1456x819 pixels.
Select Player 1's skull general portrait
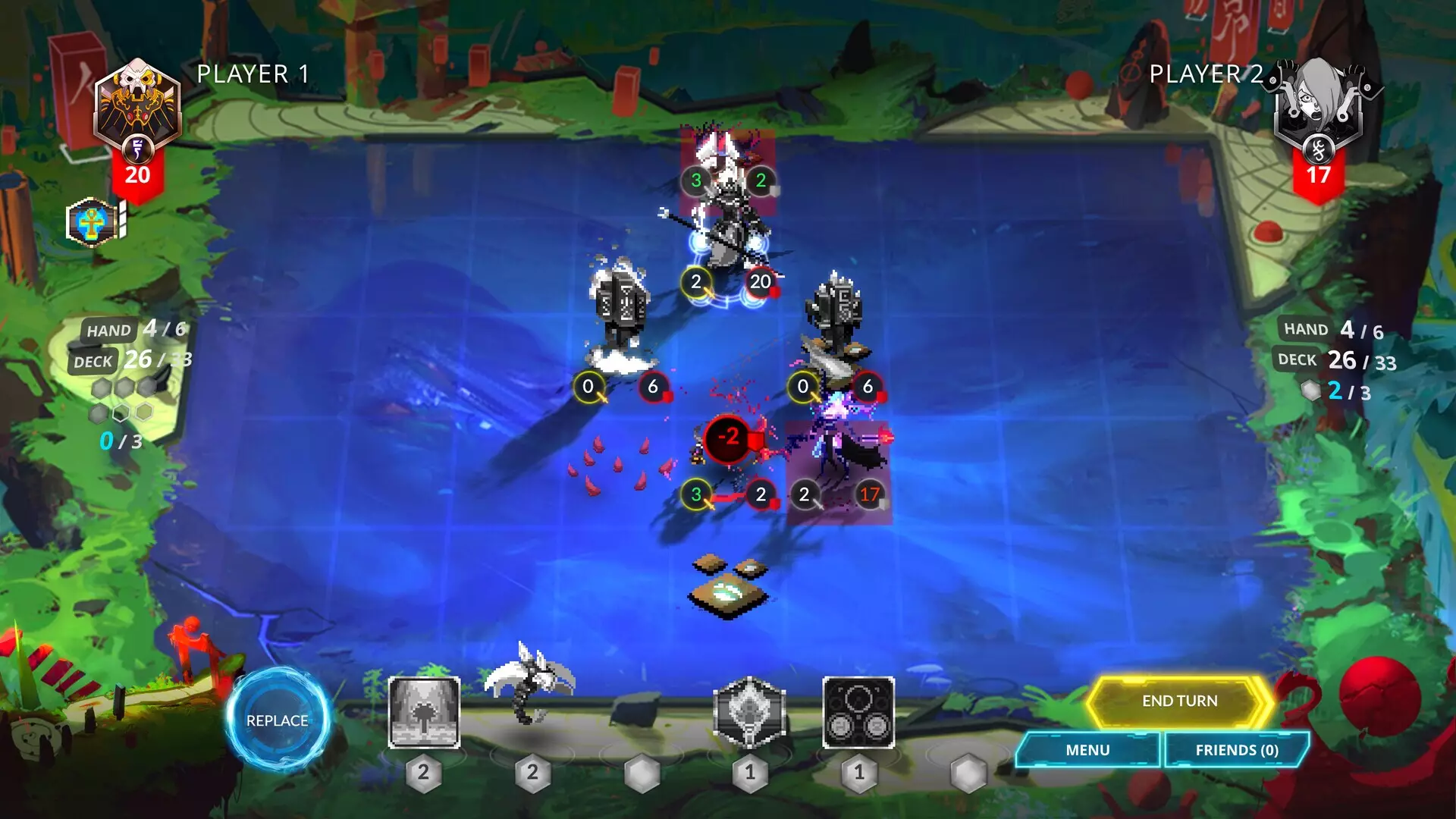coord(136,99)
